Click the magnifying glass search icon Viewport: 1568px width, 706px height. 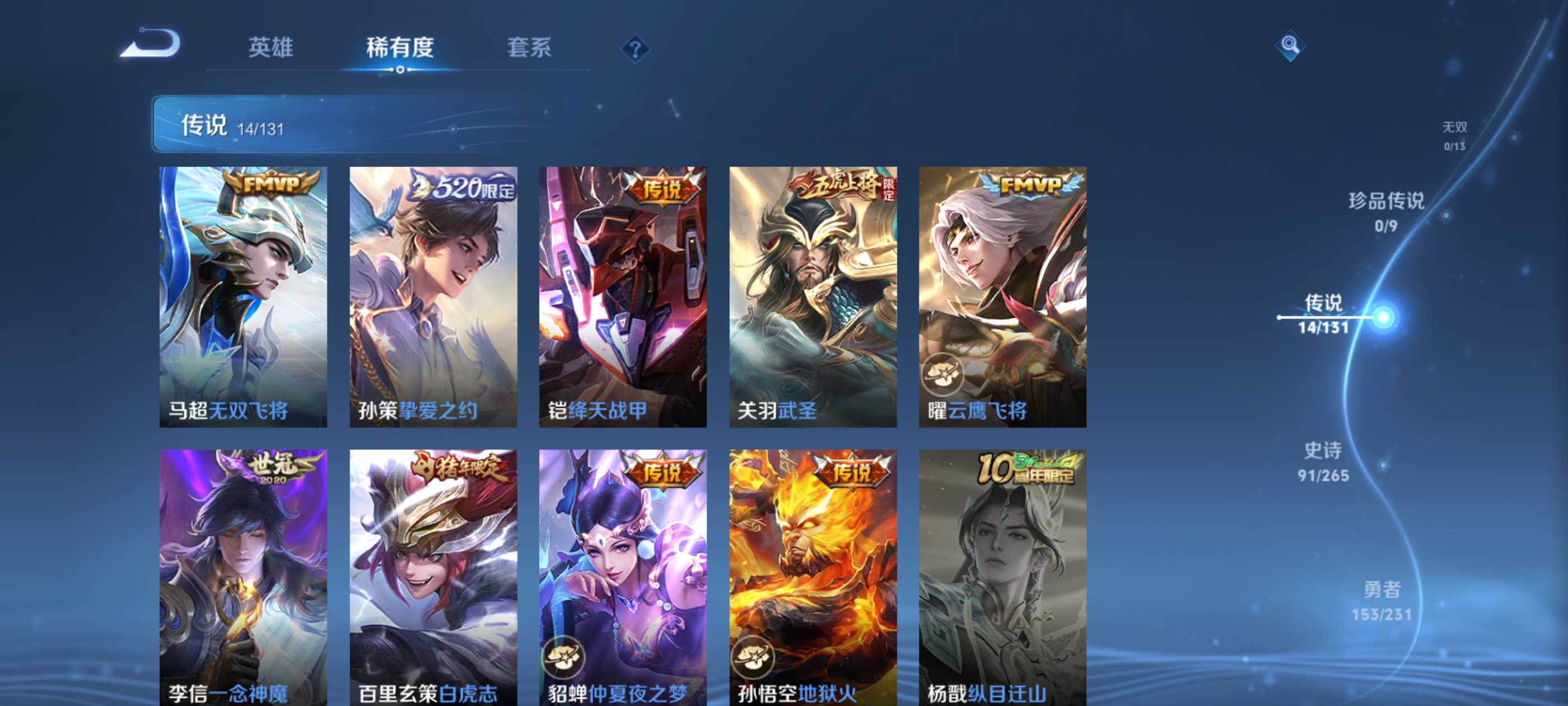click(x=1290, y=45)
